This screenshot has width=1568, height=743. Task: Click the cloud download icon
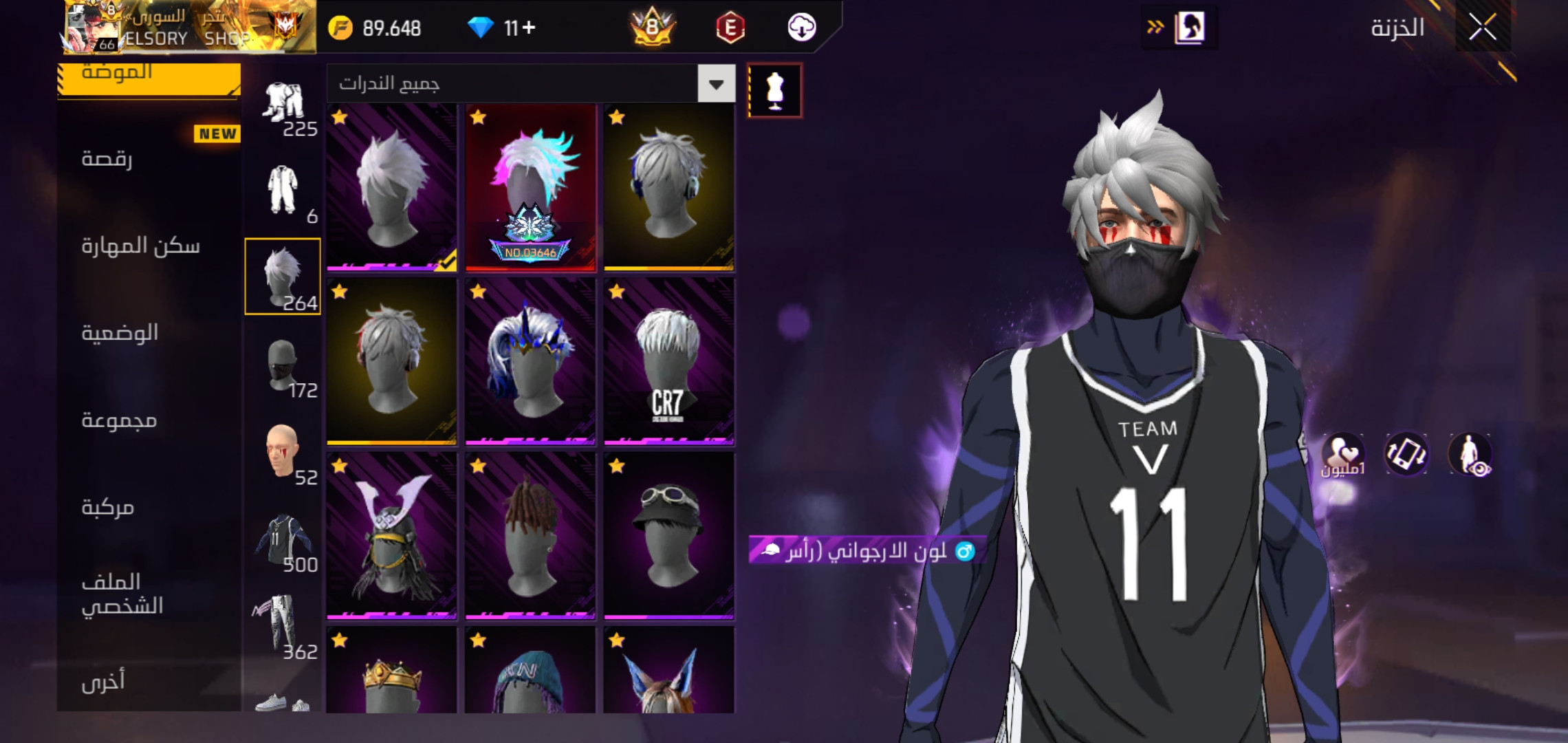pos(801,28)
